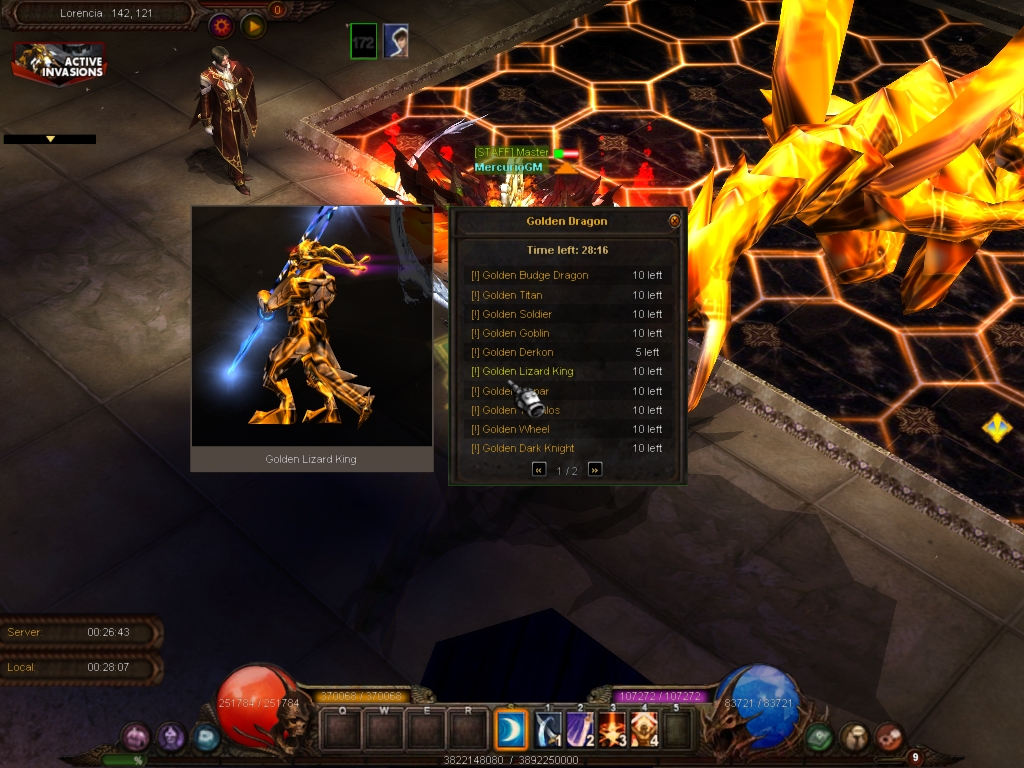Go to the previous invasion list page
Image resolution: width=1024 pixels, height=768 pixels.
pos(539,469)
